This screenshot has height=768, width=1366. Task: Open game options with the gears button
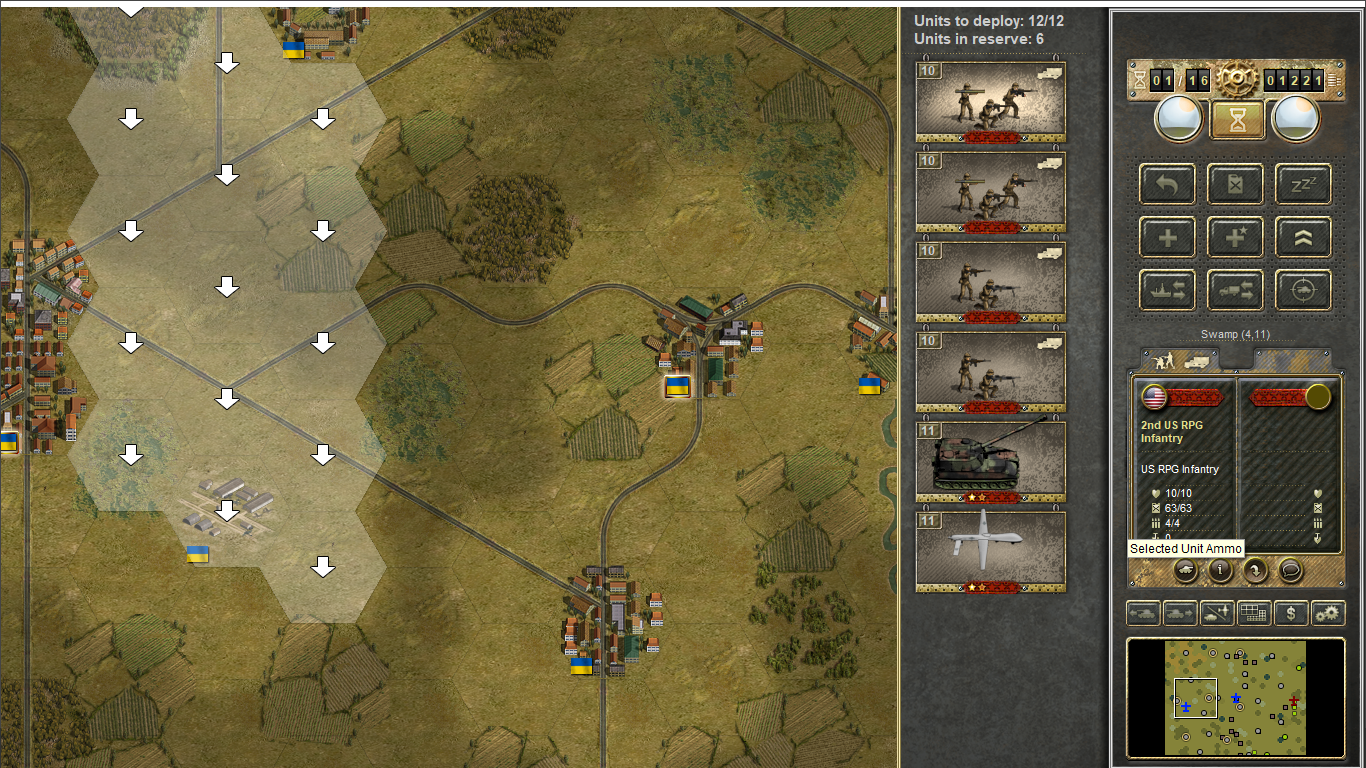click(x=1327, y=613)
